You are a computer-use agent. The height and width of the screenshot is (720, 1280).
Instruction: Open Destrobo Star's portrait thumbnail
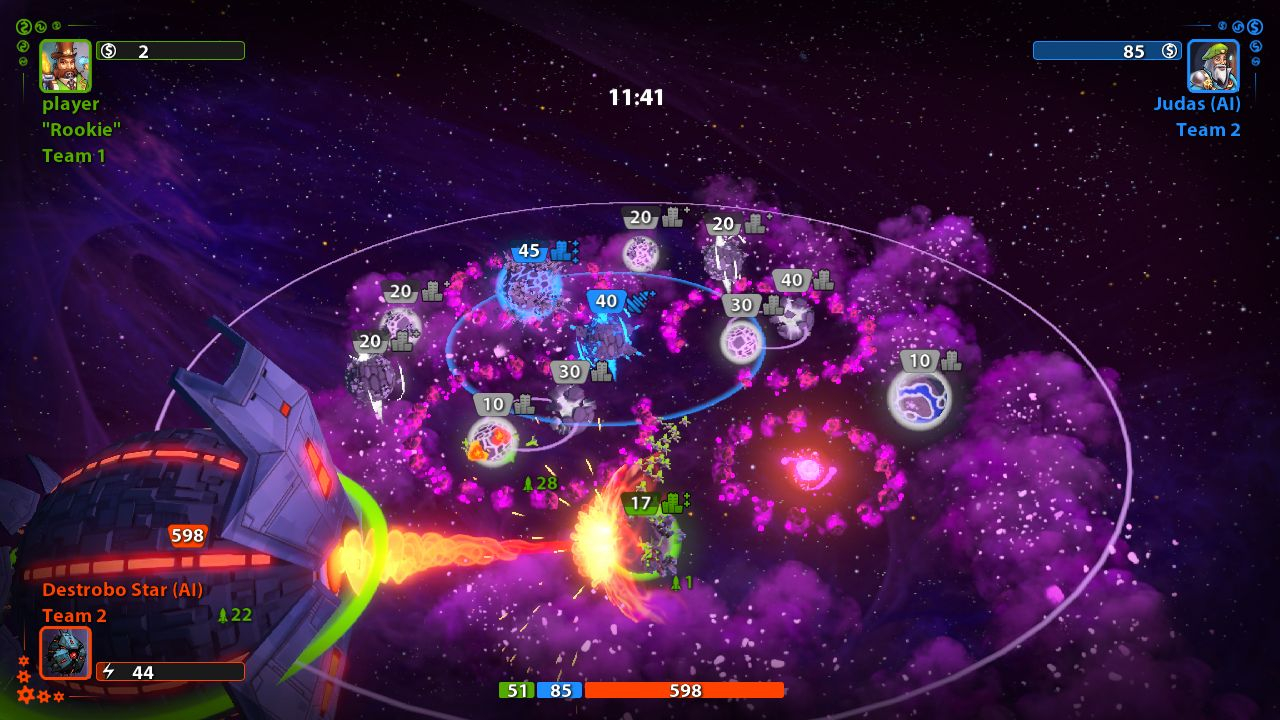click(65, 653)
